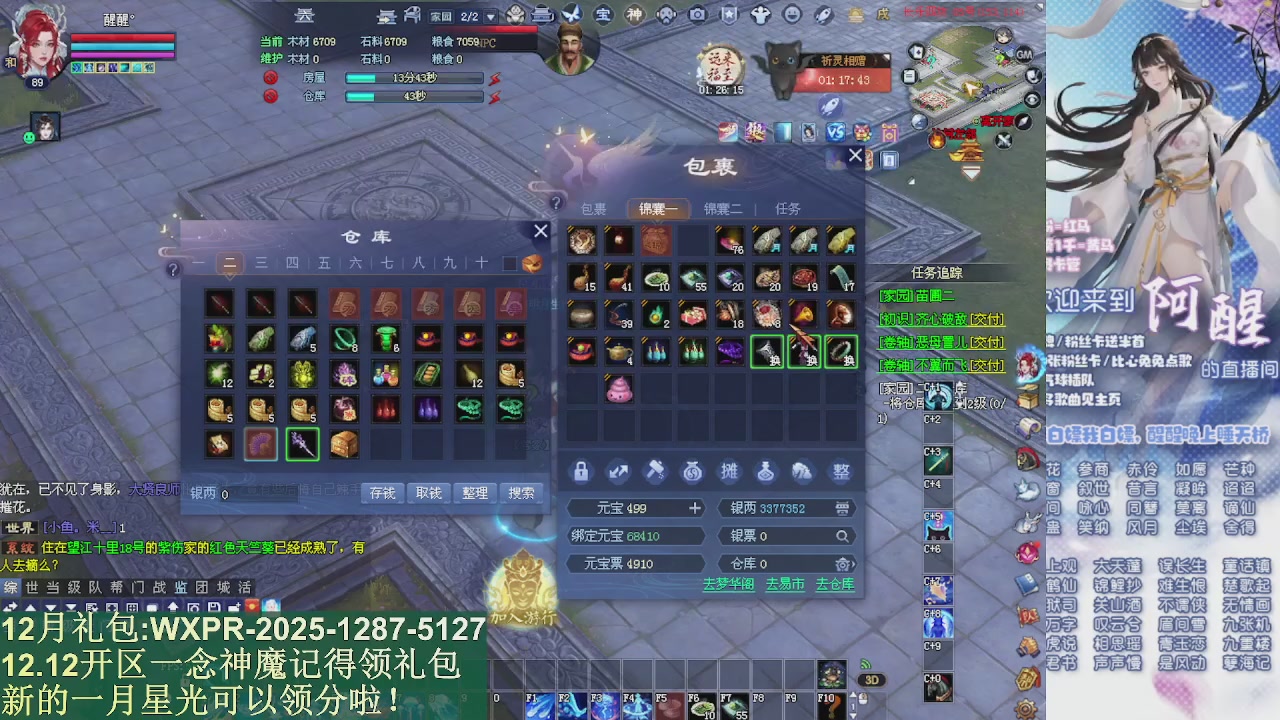Screen dimensions: 1280x720
Task: Select the money pouch icon in bag toolbar
Action: [692, 471]
